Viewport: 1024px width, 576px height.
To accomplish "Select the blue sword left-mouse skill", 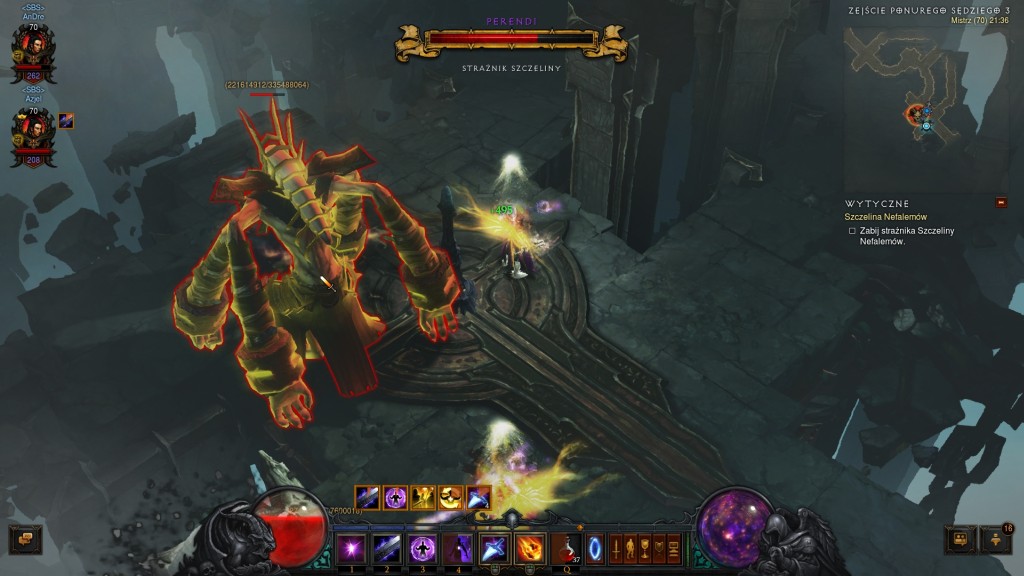I will tap(493, 549).
